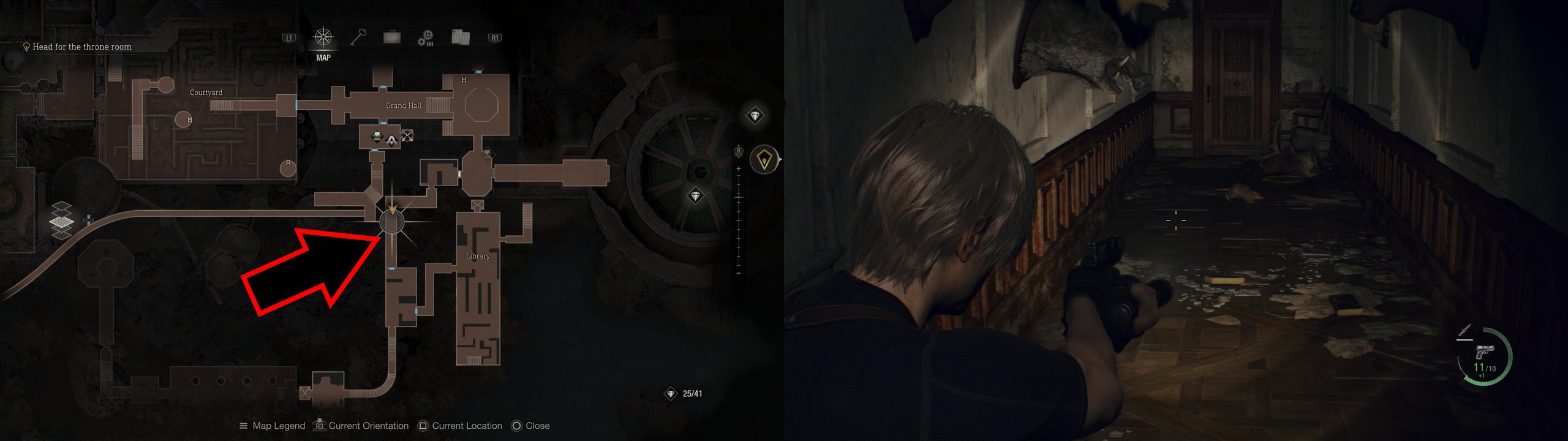The width and height of the screenshot is (1568, 441).
Task: Open the Map Legend
Action: 273,426
